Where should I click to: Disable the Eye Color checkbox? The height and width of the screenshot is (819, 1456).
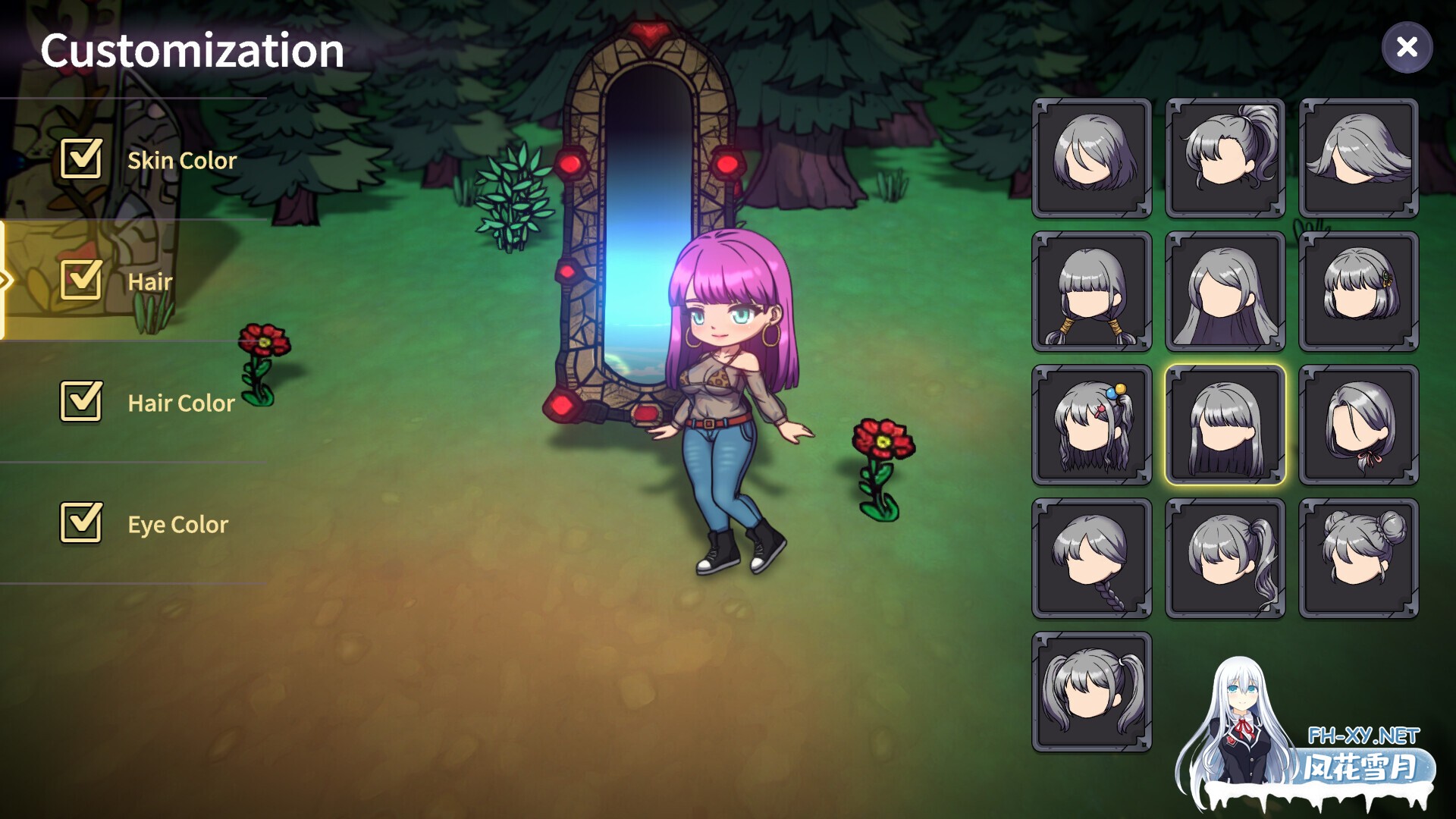81,523
